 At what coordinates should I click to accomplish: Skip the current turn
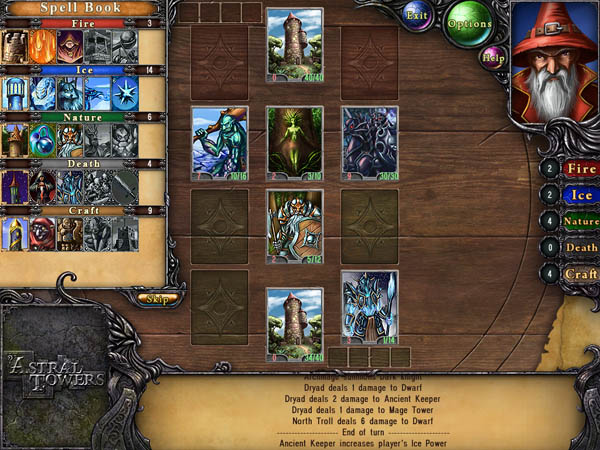pos(154,298)
